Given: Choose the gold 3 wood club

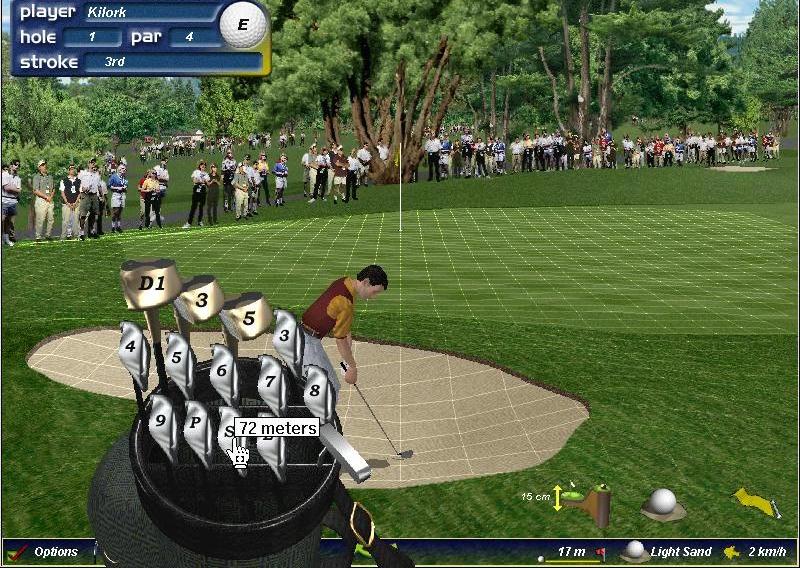Looking at the screenshot, I should coord(203,299).
